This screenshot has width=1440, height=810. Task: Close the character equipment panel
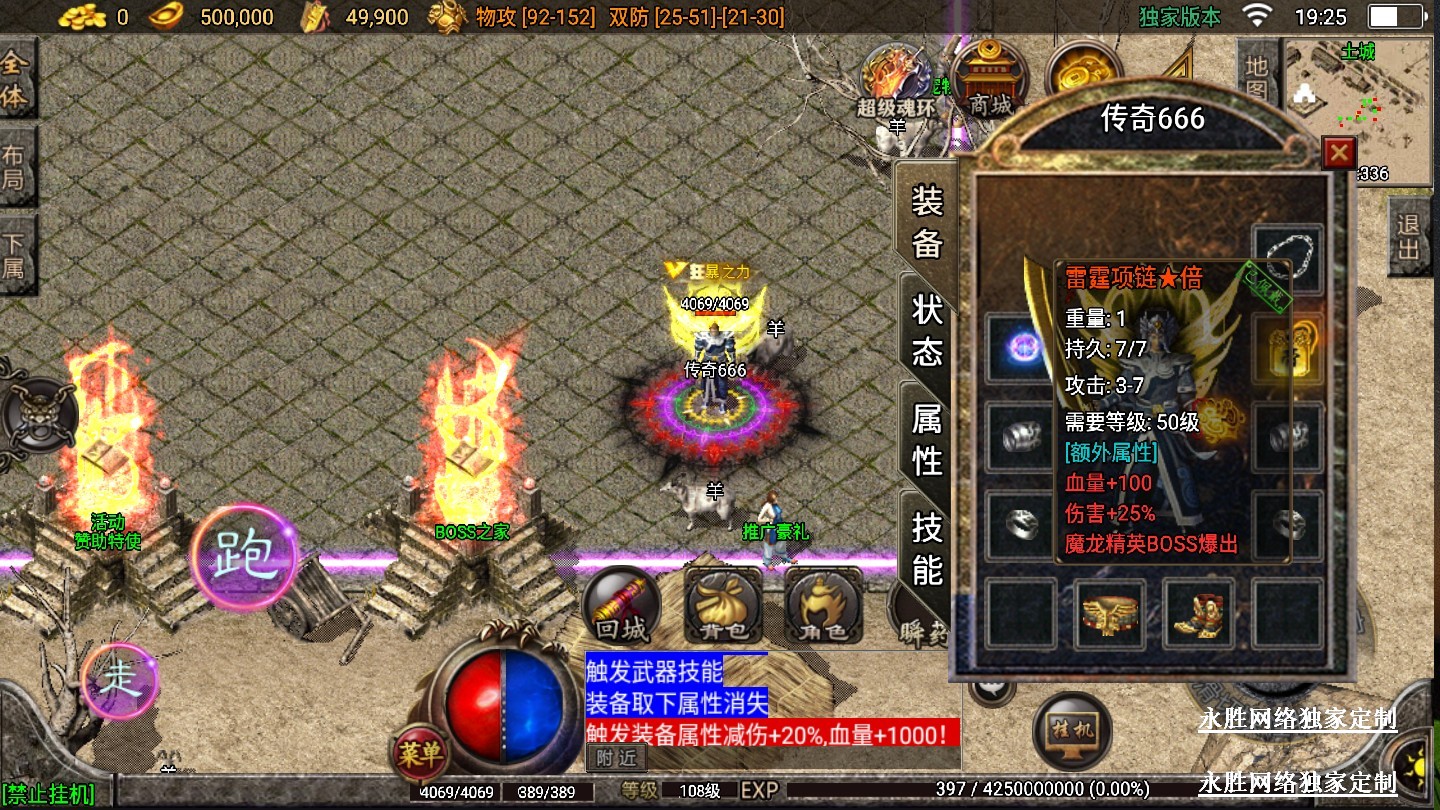click(1338, 153)
